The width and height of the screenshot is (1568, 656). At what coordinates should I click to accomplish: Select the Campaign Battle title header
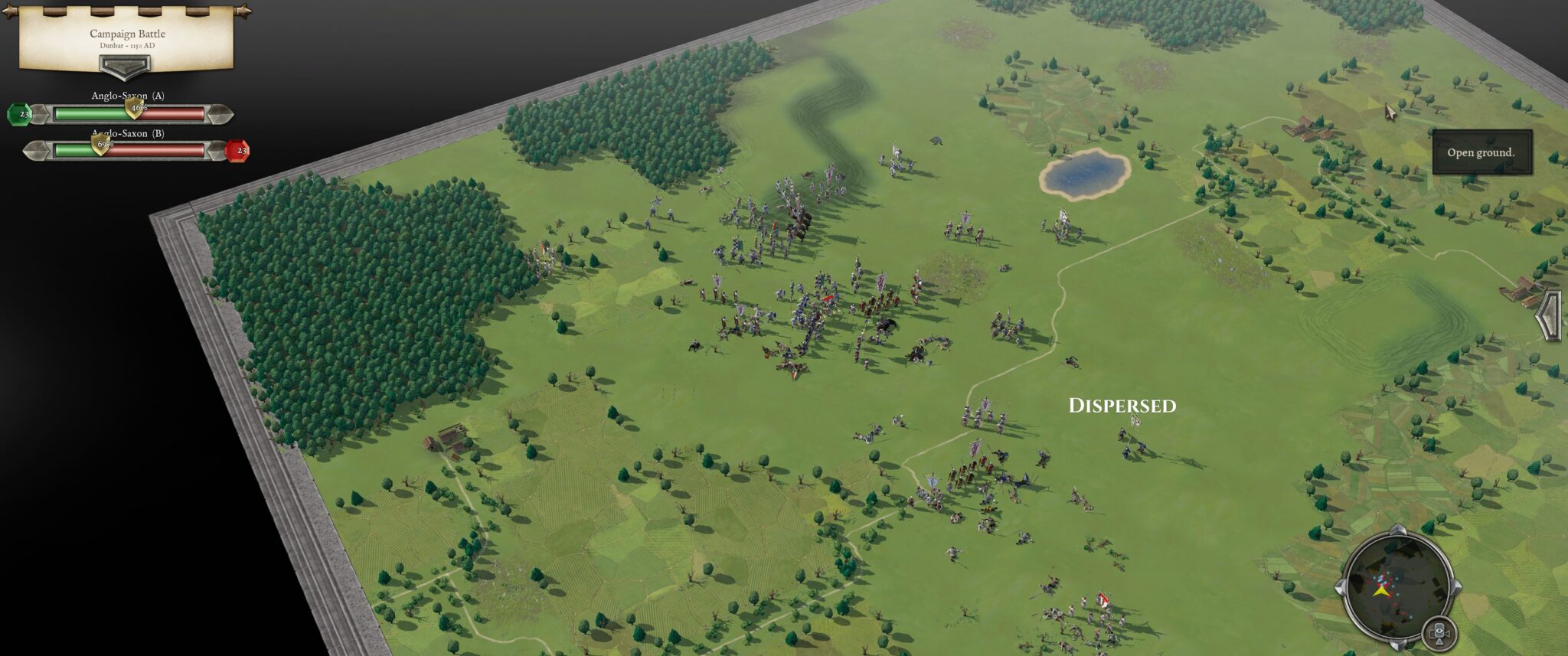click(127, 32)
